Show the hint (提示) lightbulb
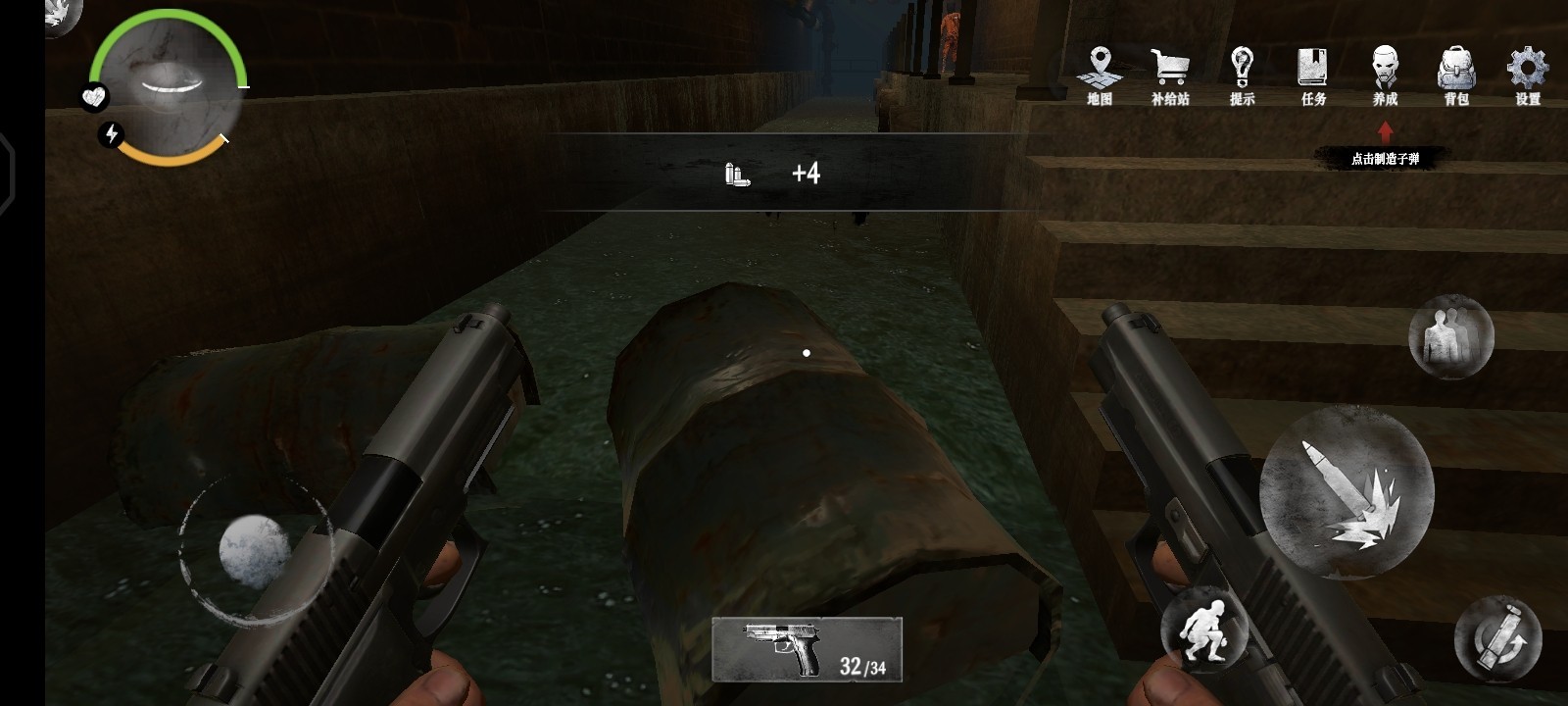This screenshot has height=706, width=1568. [1242, 75]
